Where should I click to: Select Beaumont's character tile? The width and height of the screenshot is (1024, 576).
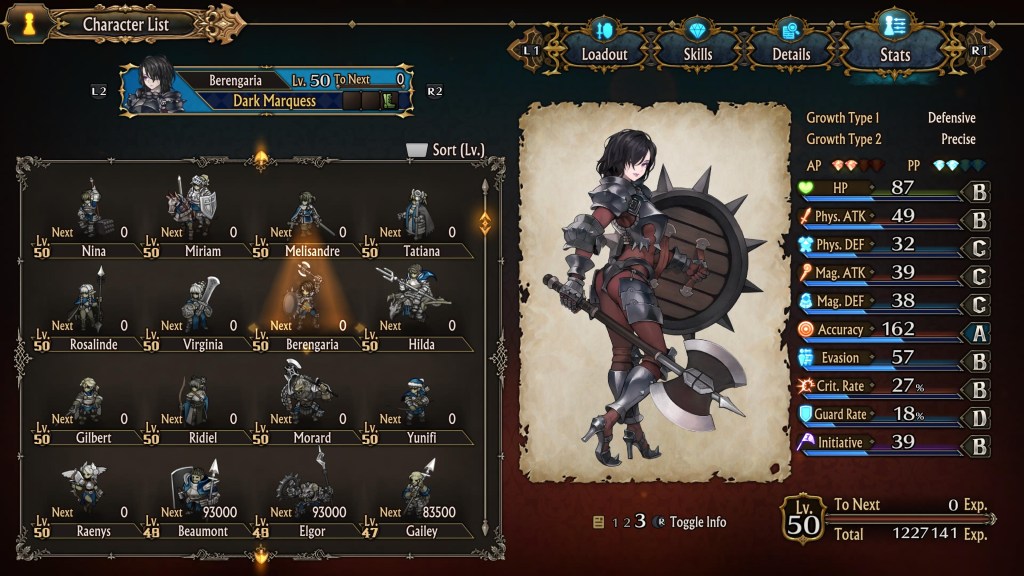(202, 500)
